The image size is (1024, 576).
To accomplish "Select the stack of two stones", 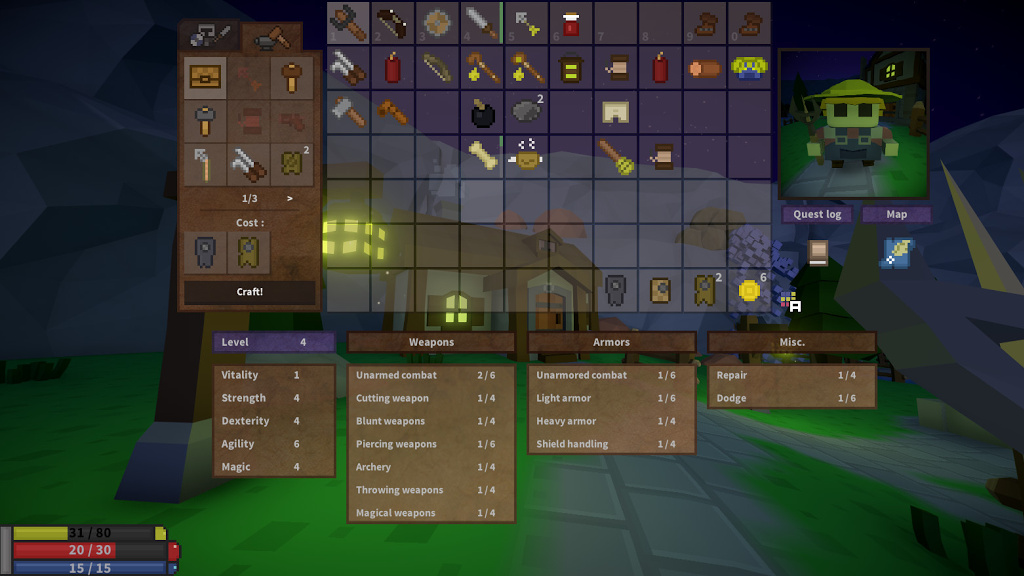I will click(x=527, y=110).
